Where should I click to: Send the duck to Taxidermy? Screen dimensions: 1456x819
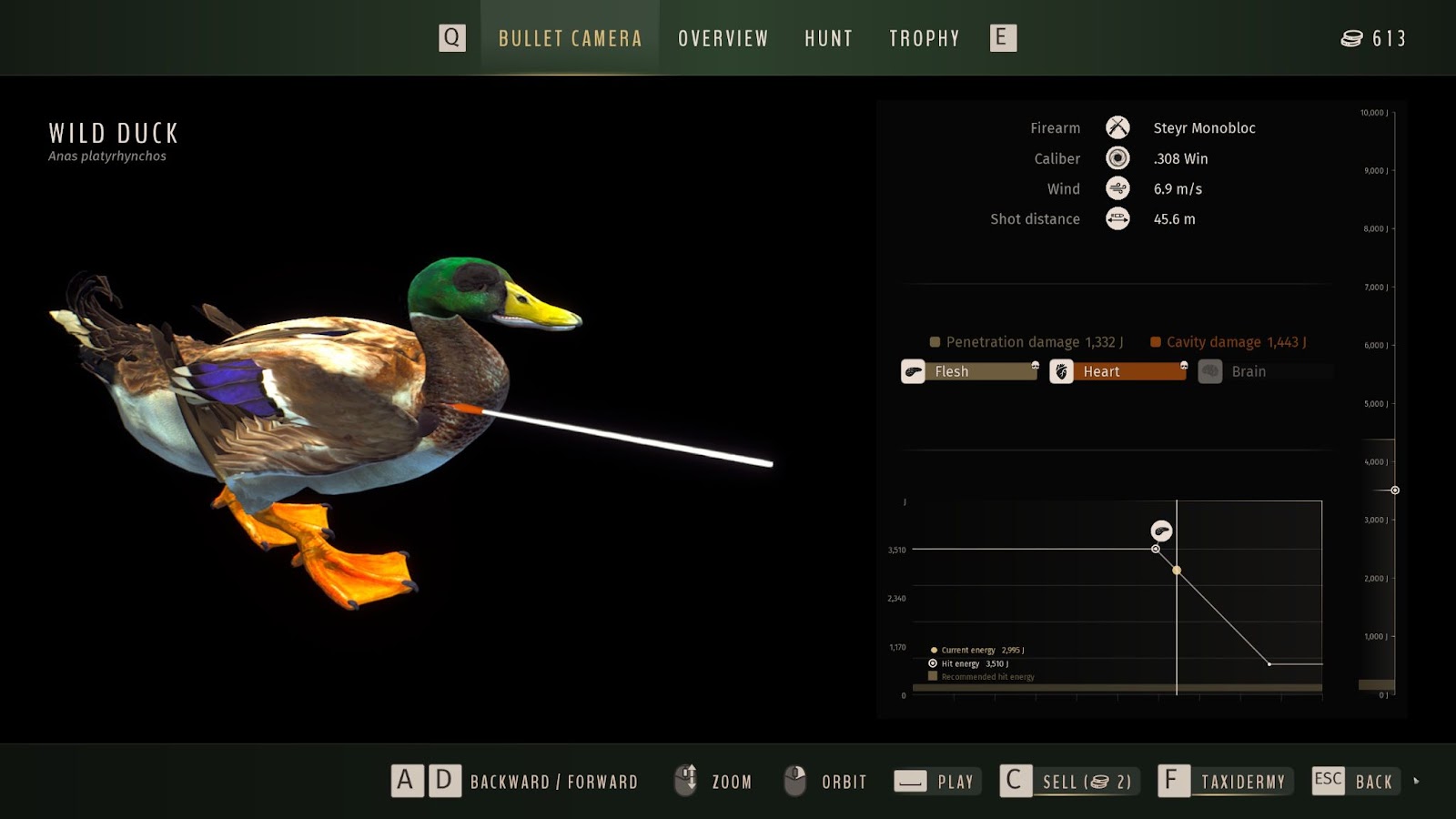point(1225,782)
